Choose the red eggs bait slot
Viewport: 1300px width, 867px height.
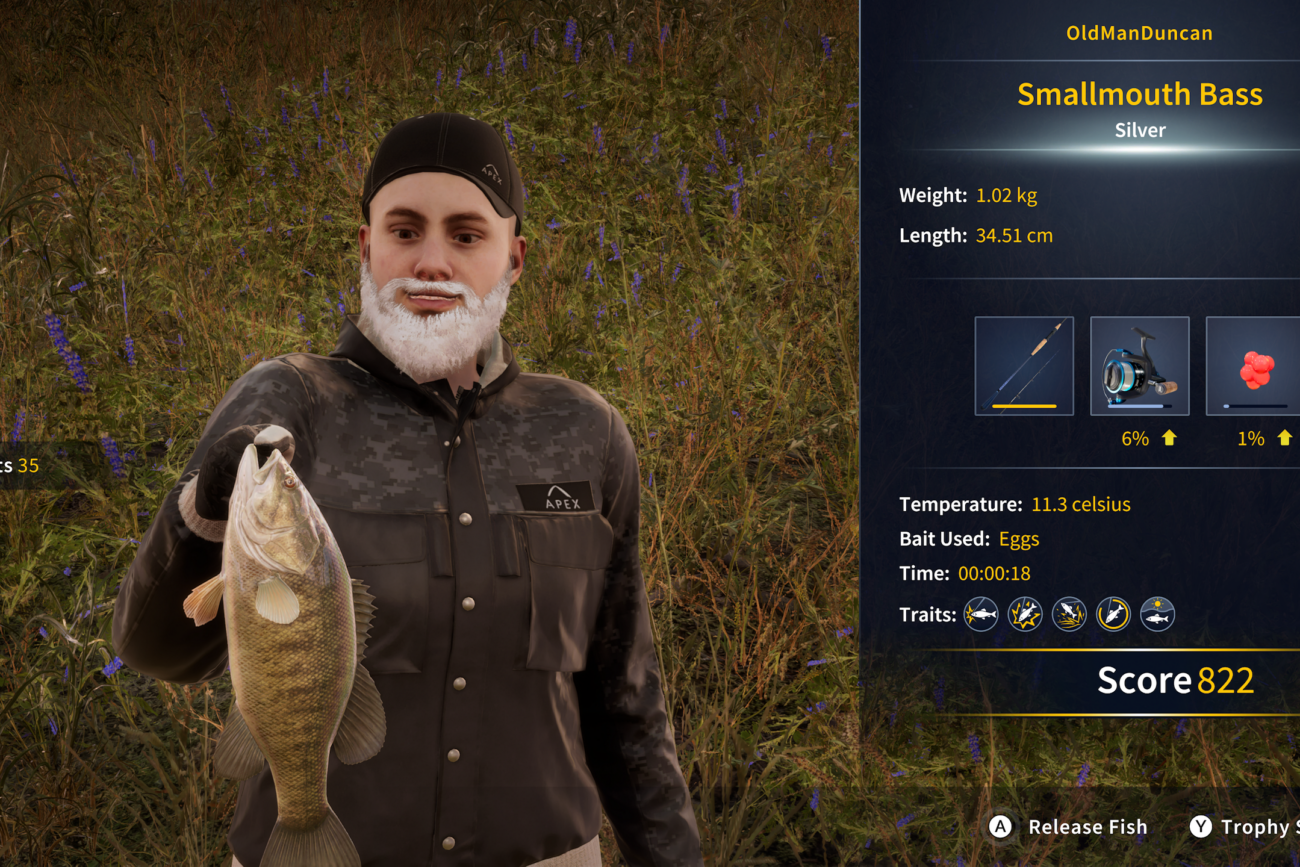pyautogui.click(x=1254, y=366)
